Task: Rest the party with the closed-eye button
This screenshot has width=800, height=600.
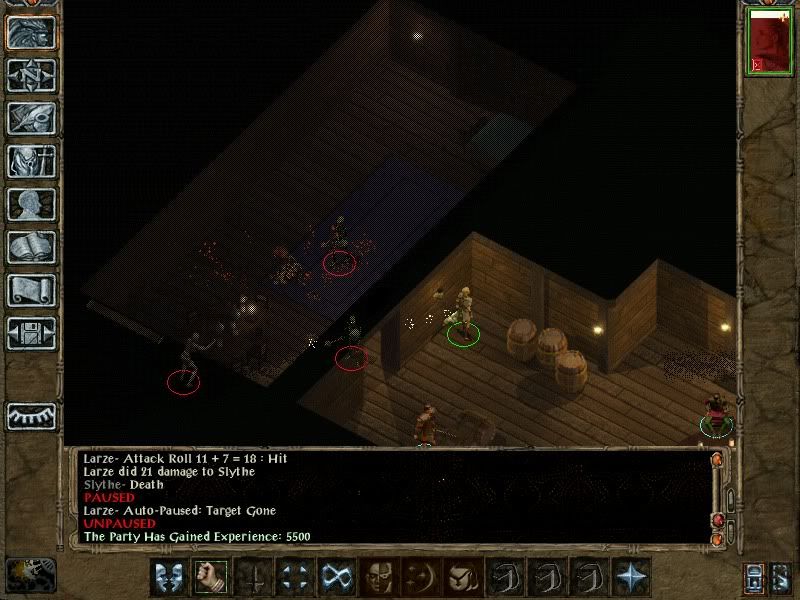Action: [31, 415]
